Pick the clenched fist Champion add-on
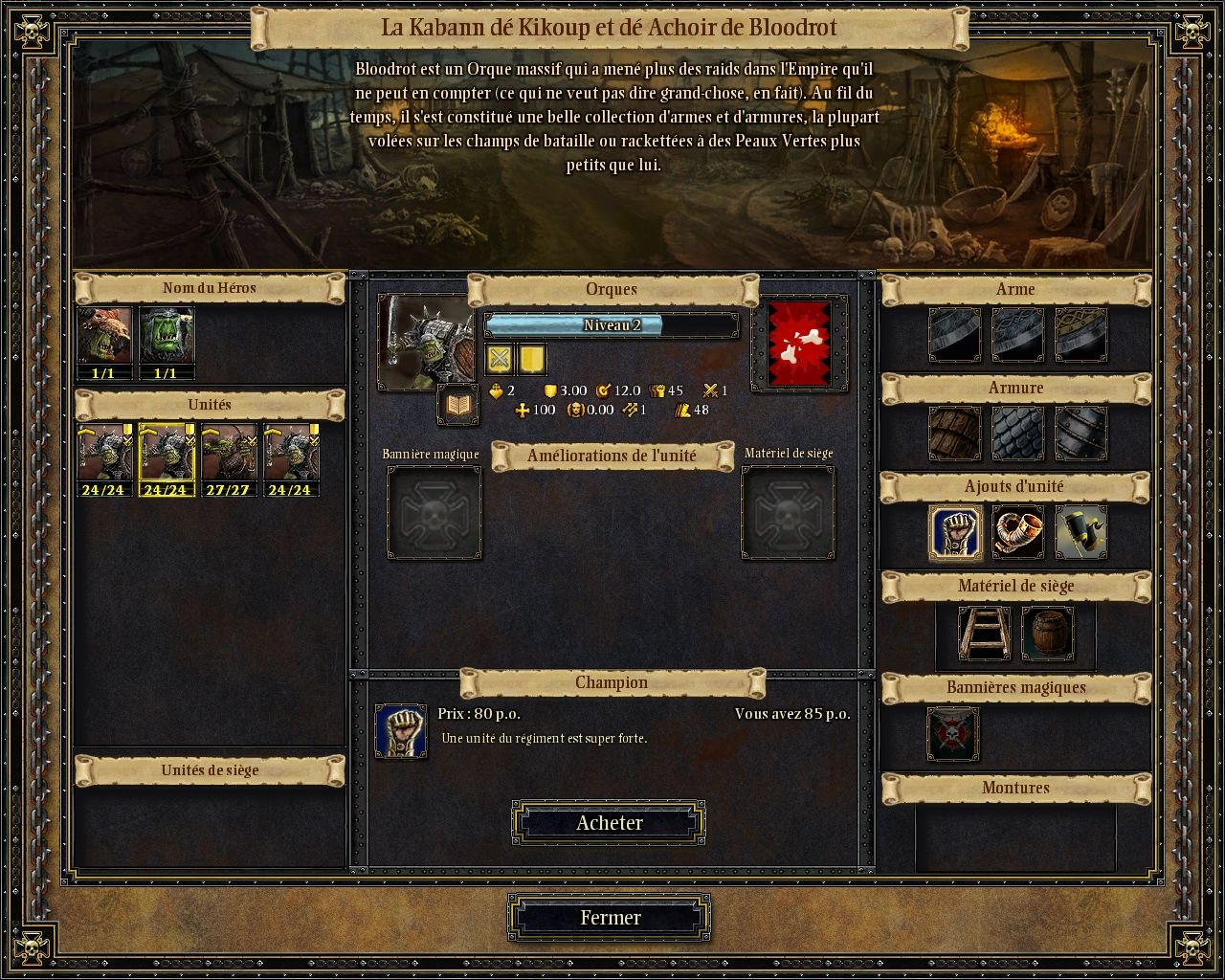Image resolution: width=1225 pixels, height=980 pixels. (954, 533)
